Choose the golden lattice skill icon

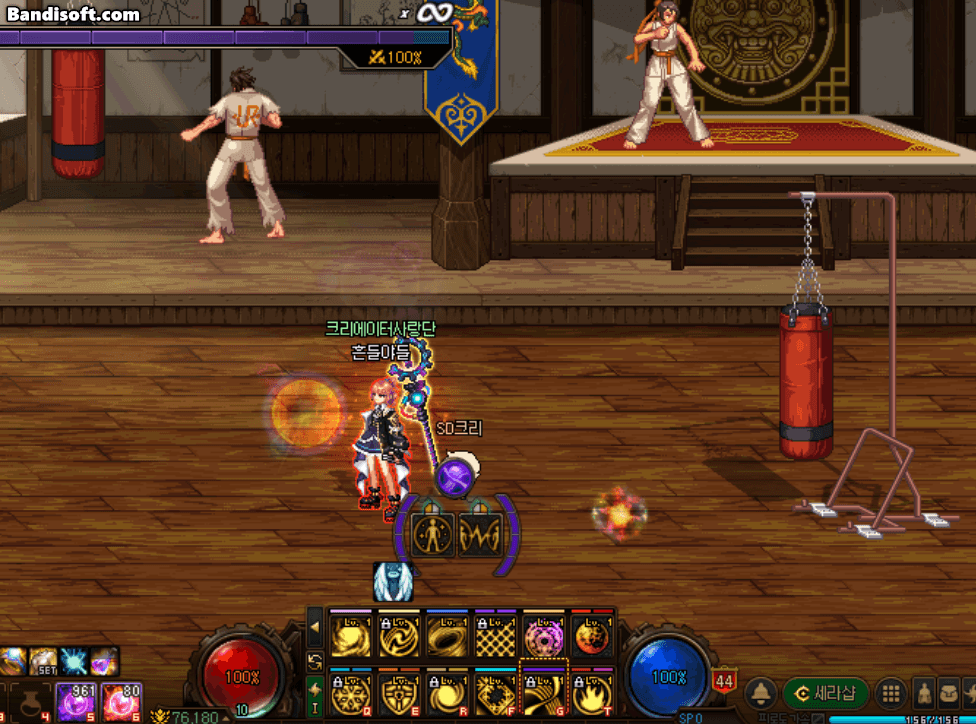coord(495,634)
